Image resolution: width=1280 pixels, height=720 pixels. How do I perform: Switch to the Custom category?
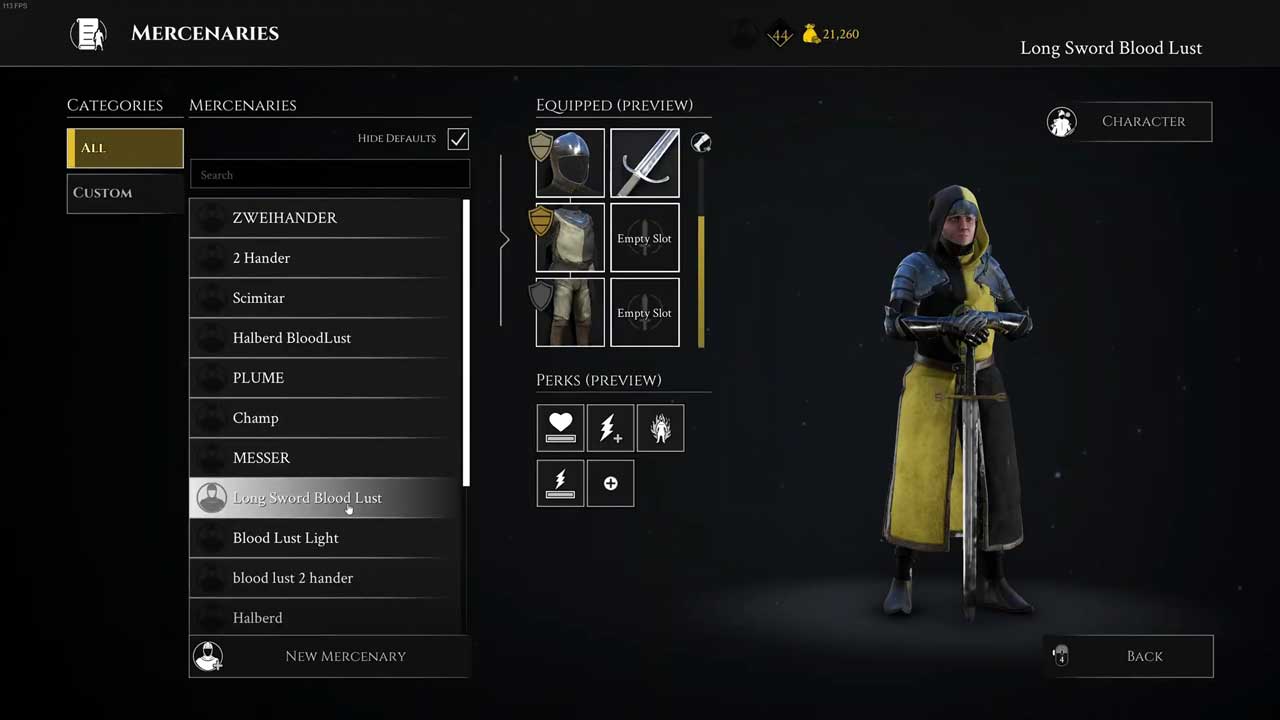tap(125, 193)
